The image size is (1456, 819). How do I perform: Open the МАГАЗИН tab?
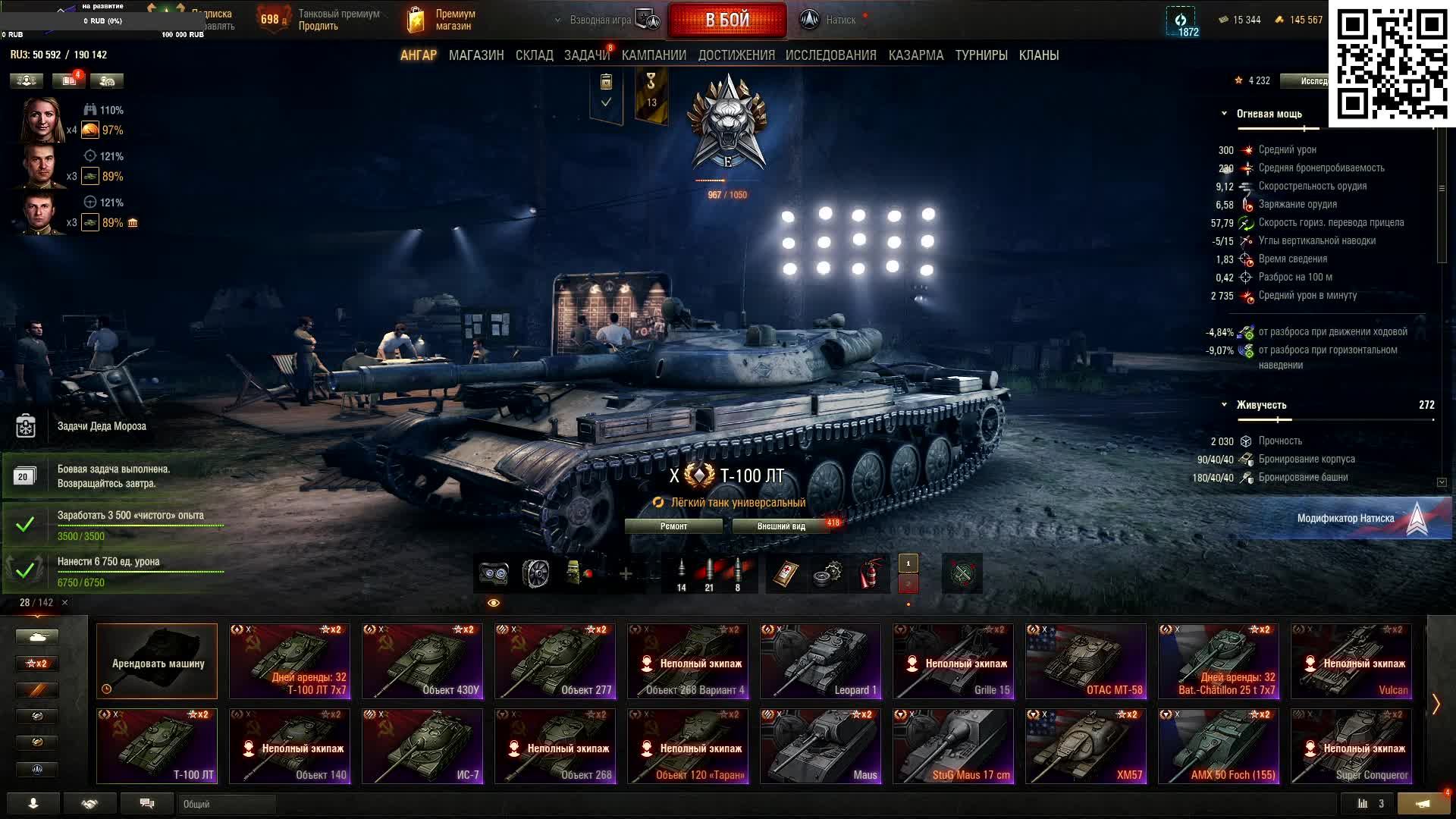tap(476, 55)
